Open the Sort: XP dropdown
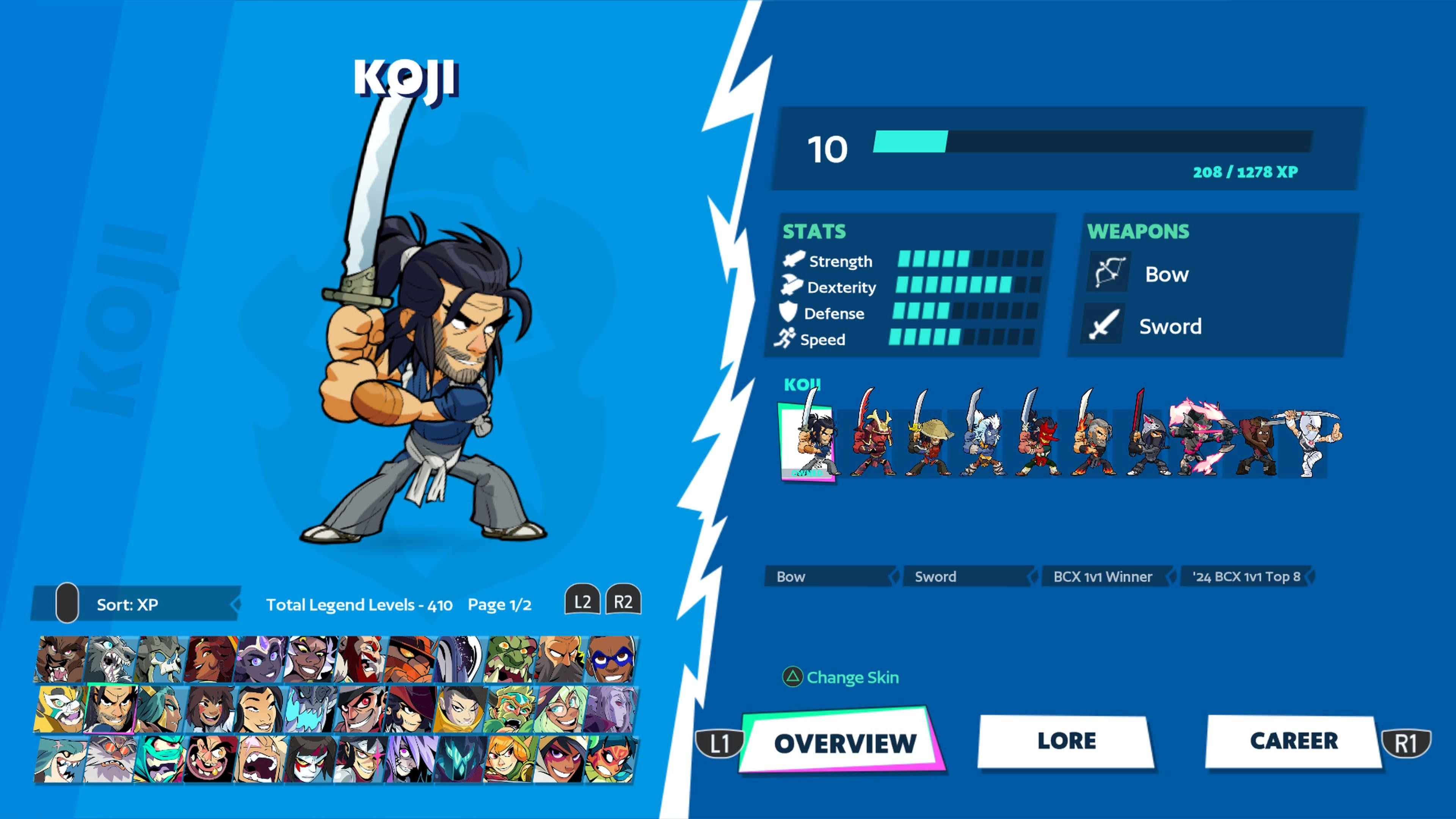This screenshot has height=819, width=1456. [136, 604]
